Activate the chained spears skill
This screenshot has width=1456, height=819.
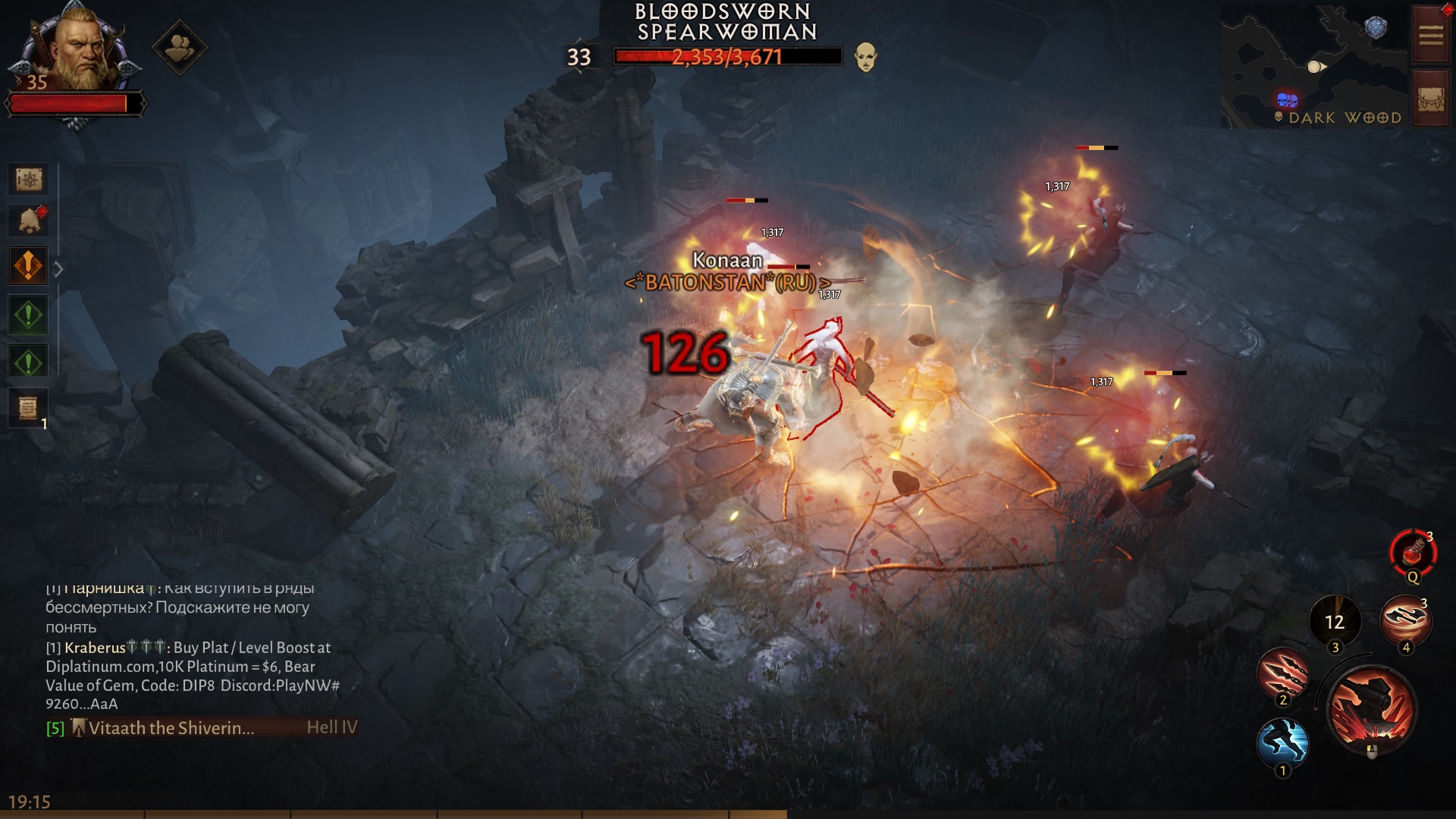click(x=1283, y=672)
